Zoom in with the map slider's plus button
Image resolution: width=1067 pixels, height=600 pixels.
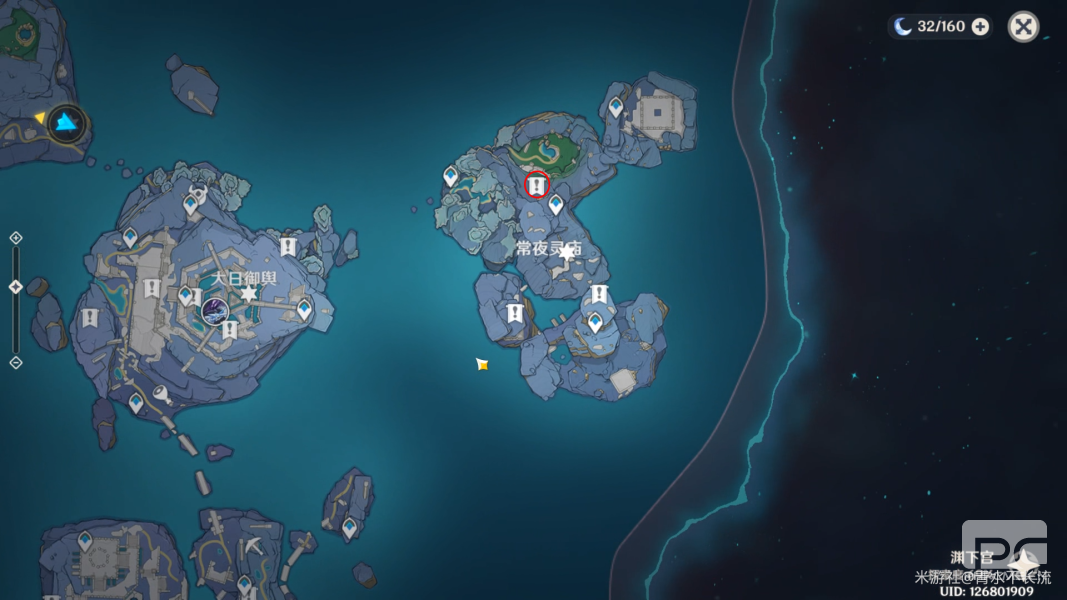[15, 238]
